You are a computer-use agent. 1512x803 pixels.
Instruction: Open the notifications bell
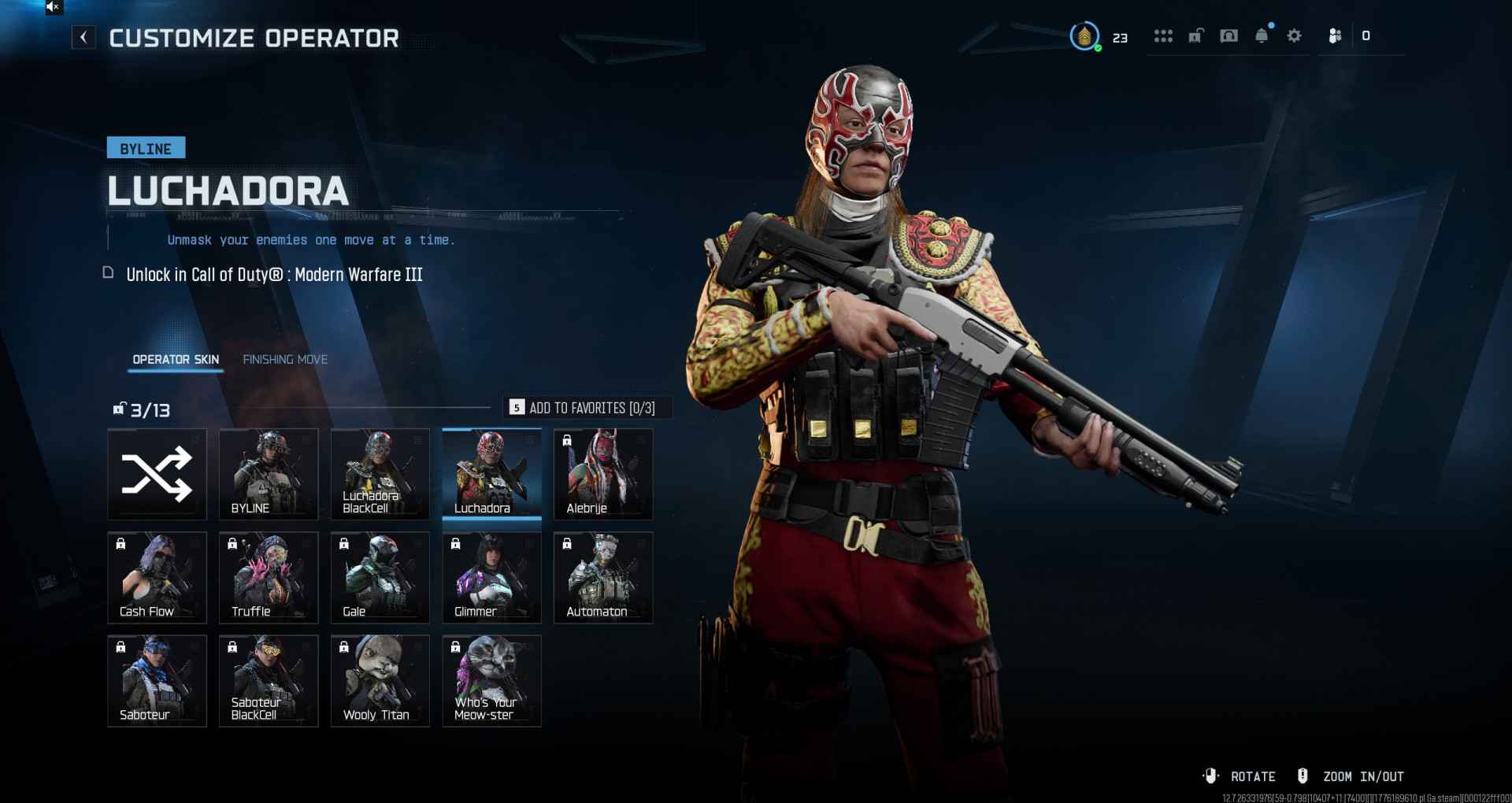(x=1262, y=36)
